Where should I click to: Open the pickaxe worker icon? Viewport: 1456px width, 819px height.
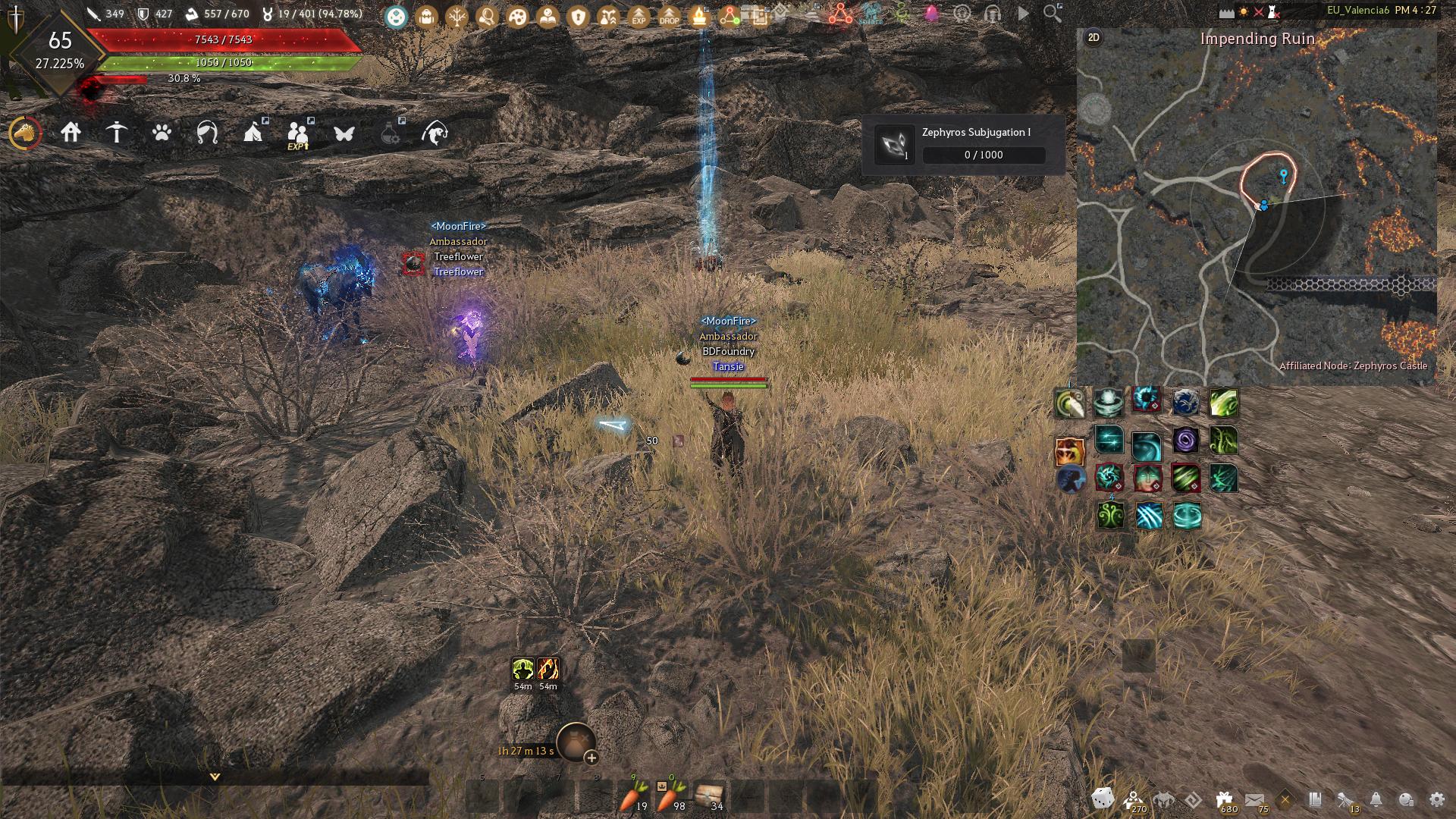(116, 133)
